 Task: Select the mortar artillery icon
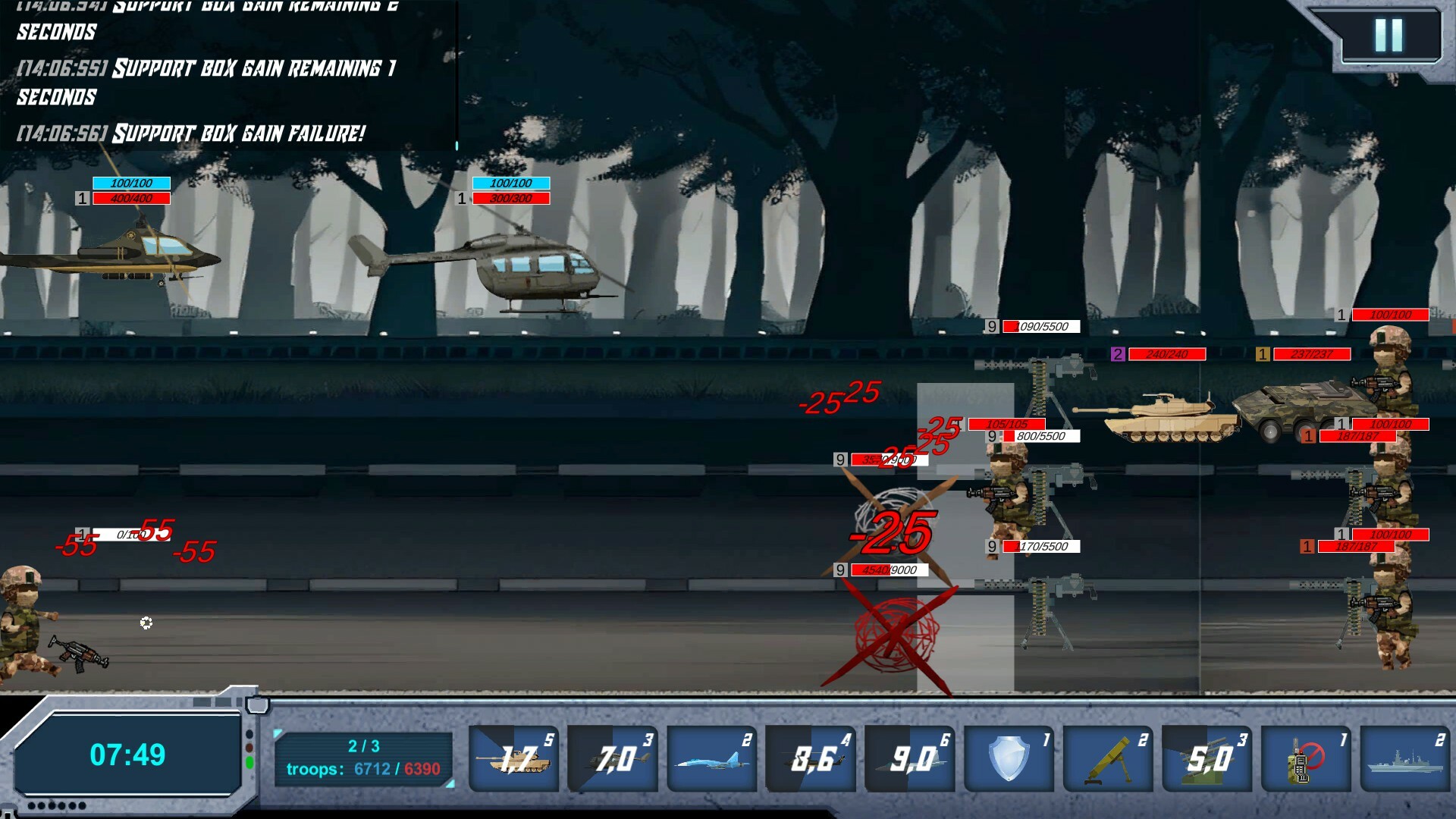pyautogui.click(x=1107, y=757)
